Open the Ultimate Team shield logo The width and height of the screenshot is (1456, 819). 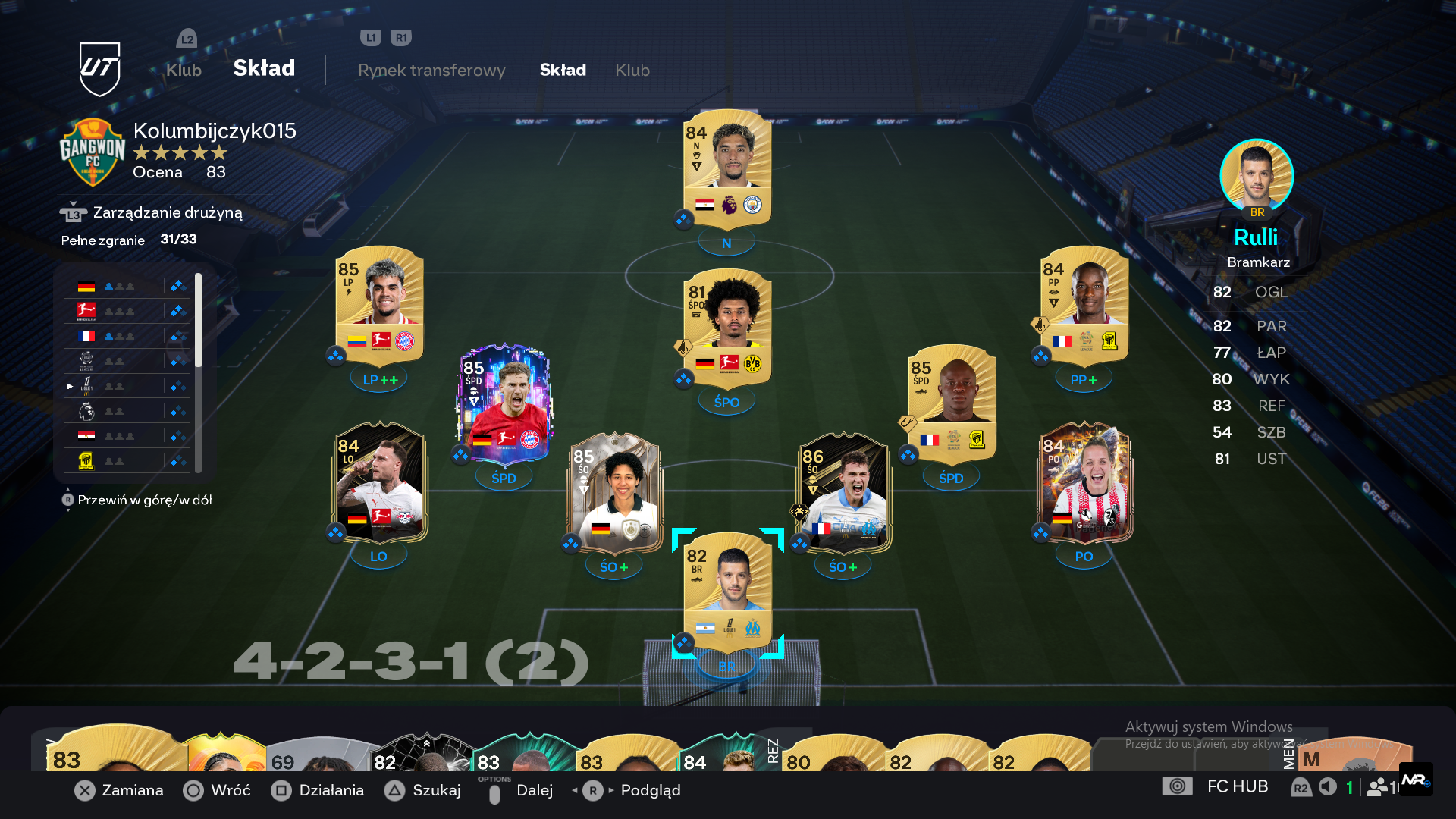(100, 69)
